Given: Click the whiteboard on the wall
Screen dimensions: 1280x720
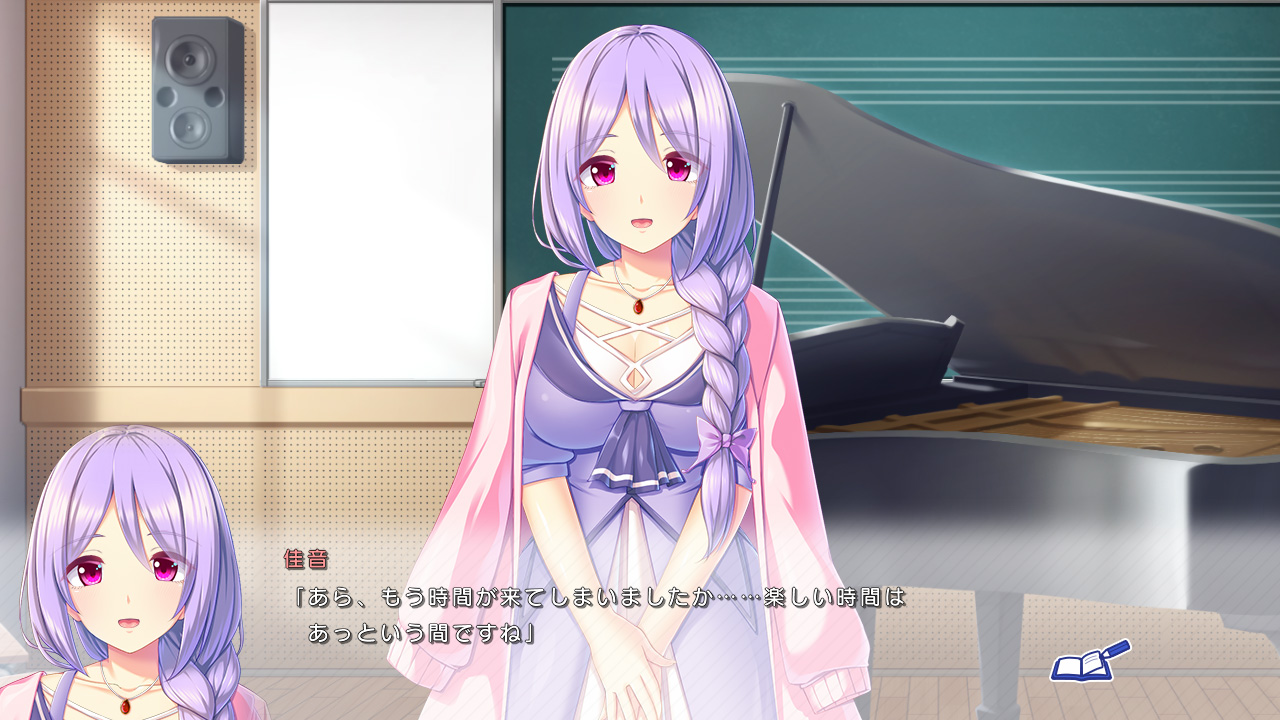Looking at the screenshot, I should click(x=370, y=190).
